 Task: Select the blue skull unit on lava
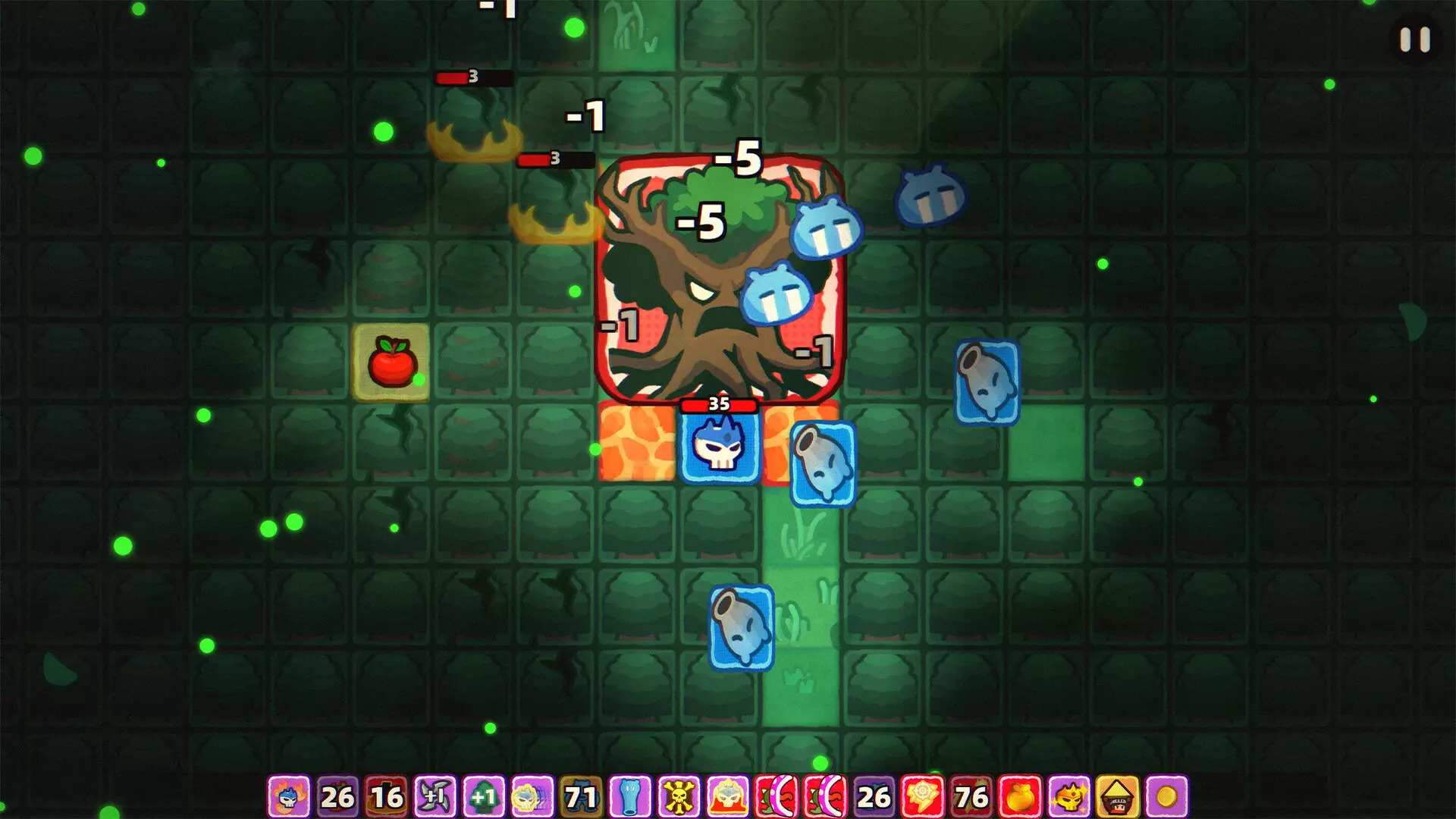720,447
